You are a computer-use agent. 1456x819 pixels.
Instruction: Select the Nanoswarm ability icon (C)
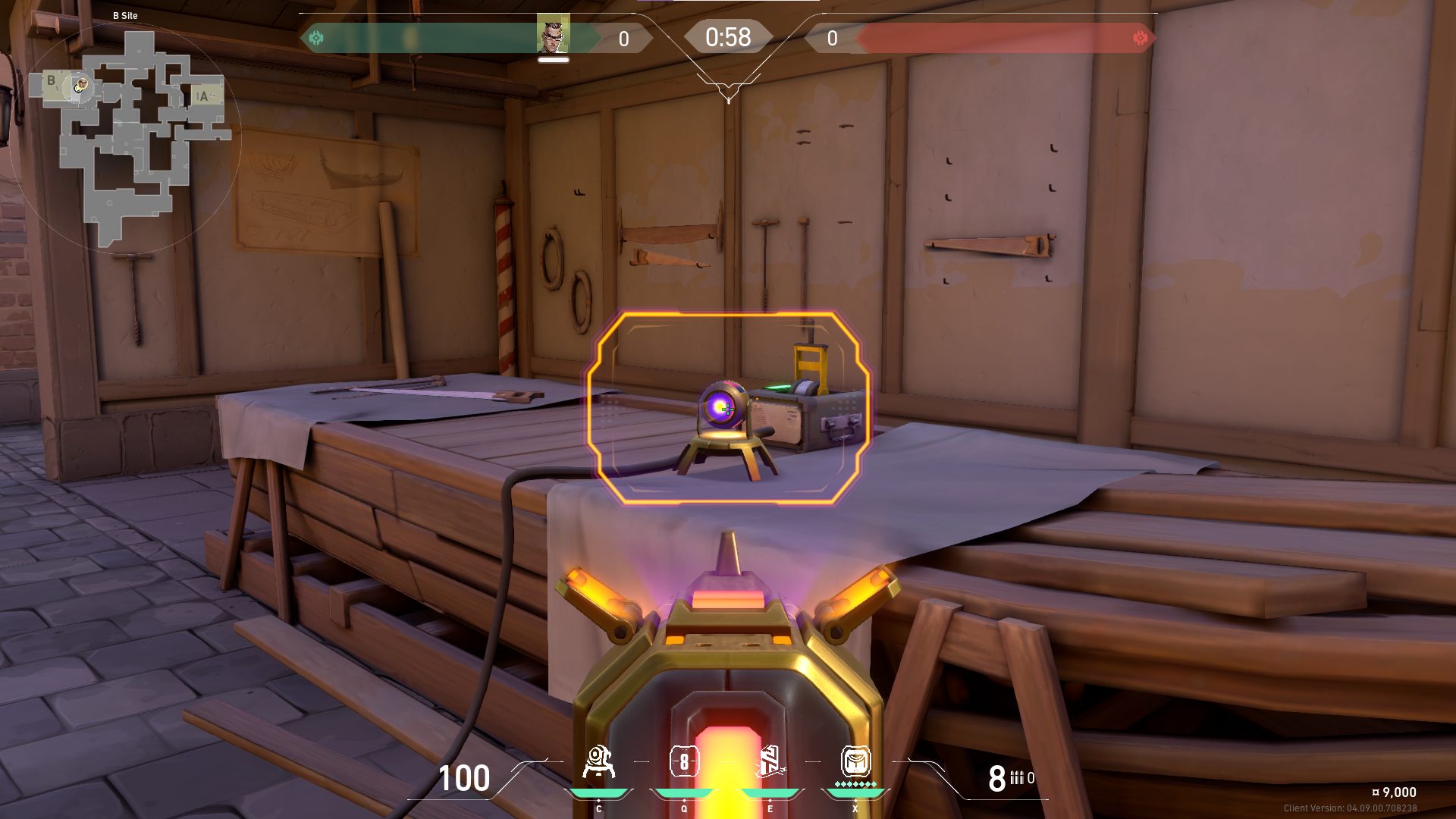tap(599, 762)
